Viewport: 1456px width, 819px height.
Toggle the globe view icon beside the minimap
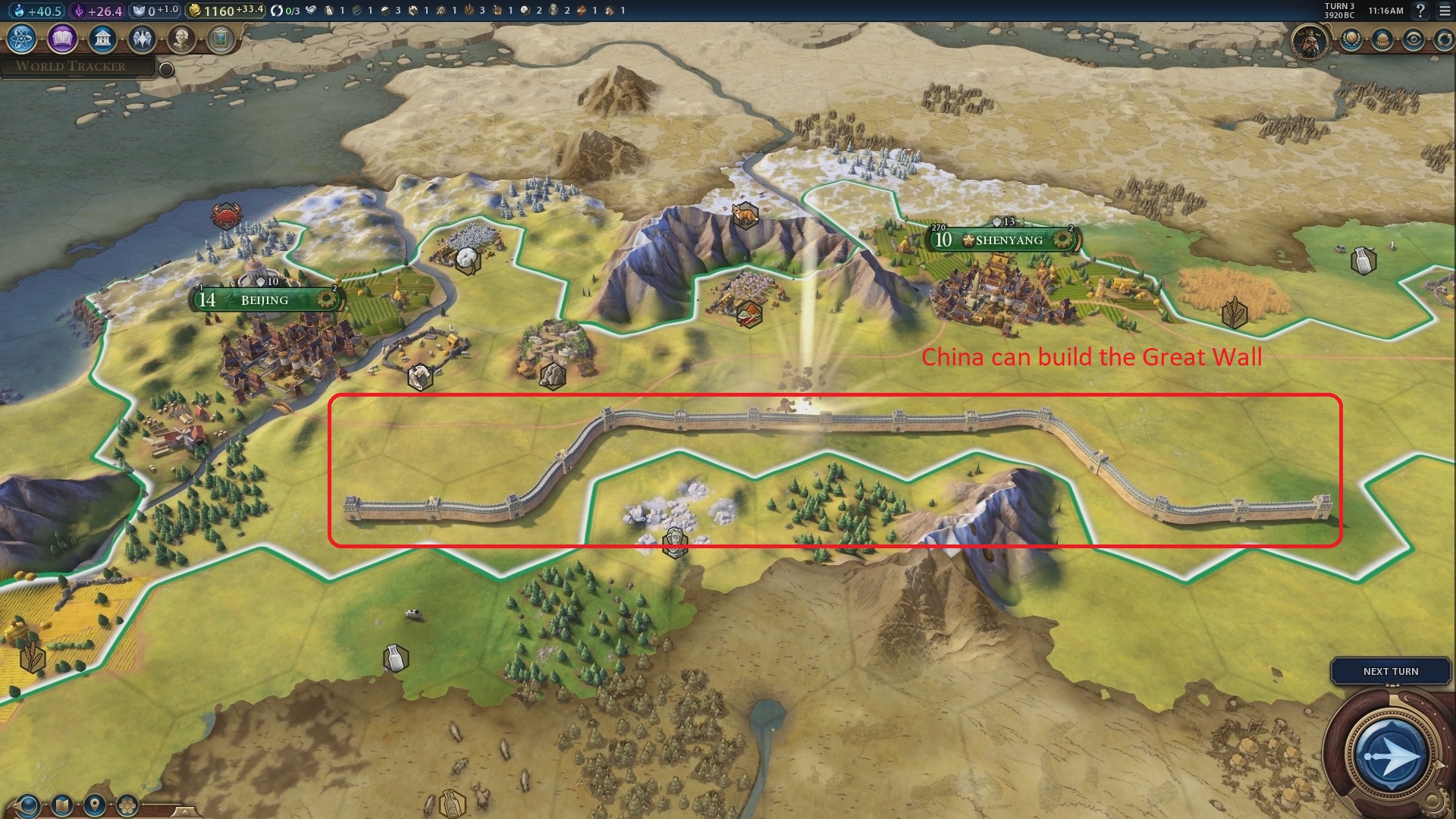(27, 805)
